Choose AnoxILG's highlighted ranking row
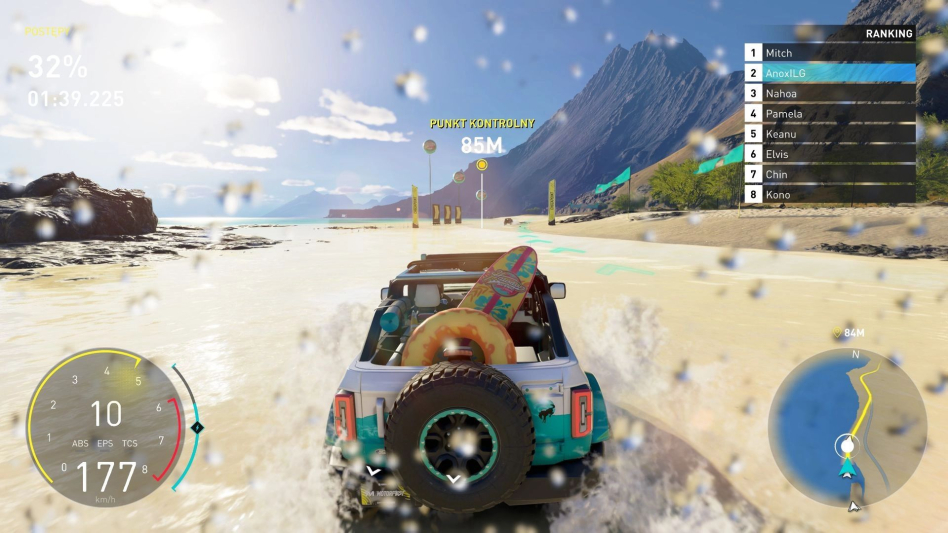Viewport: 948px width, 533px height. pyautogui.click(x=829, y=73)
